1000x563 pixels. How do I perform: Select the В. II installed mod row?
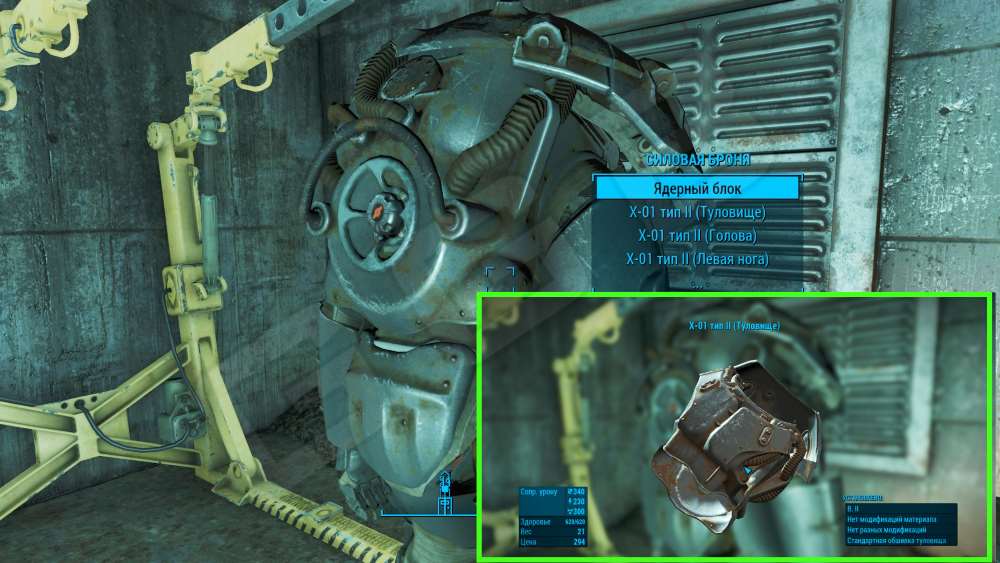click(x=900, y=509)
